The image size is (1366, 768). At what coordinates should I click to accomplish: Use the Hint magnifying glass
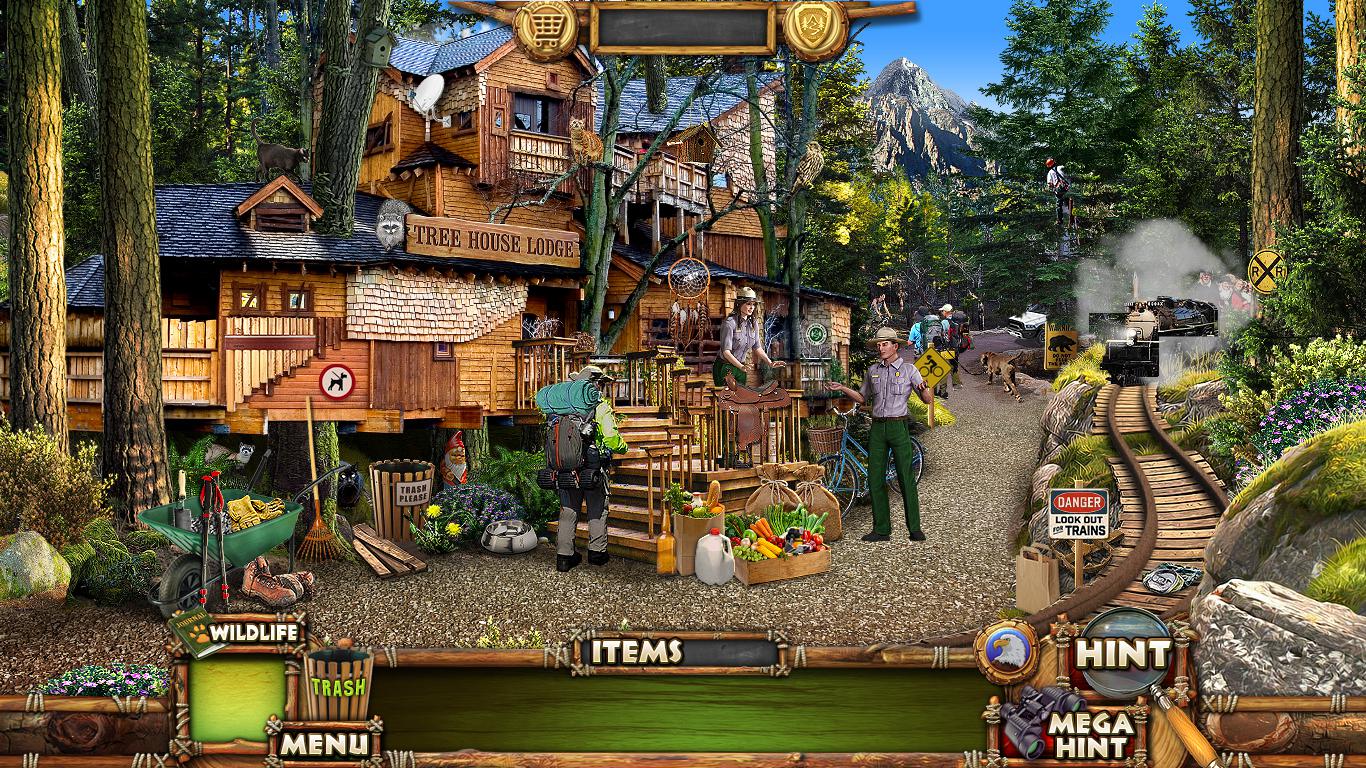[x=1124, y=653]
